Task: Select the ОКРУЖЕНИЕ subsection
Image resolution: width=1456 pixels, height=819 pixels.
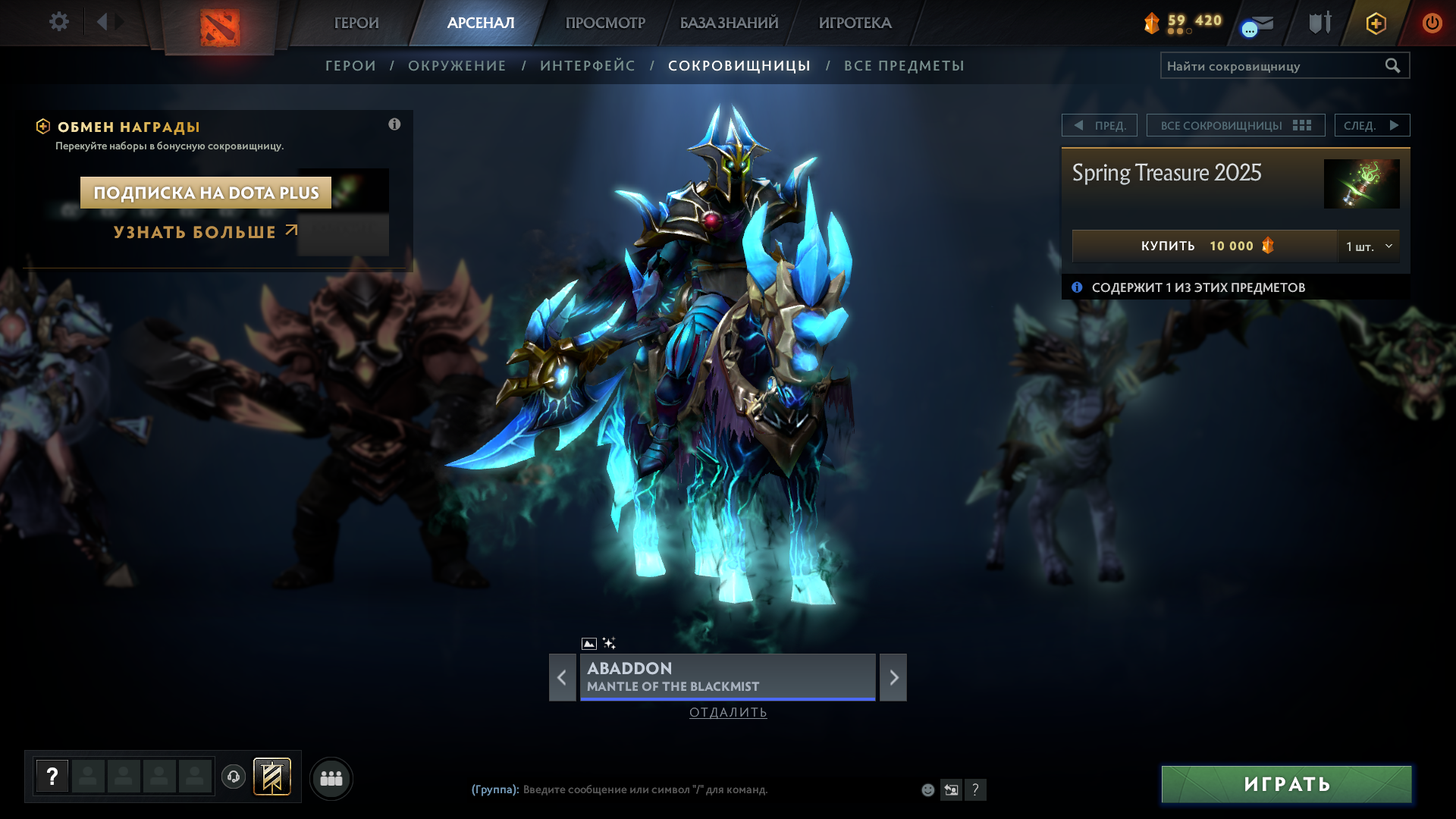Action: pos(457,66)
